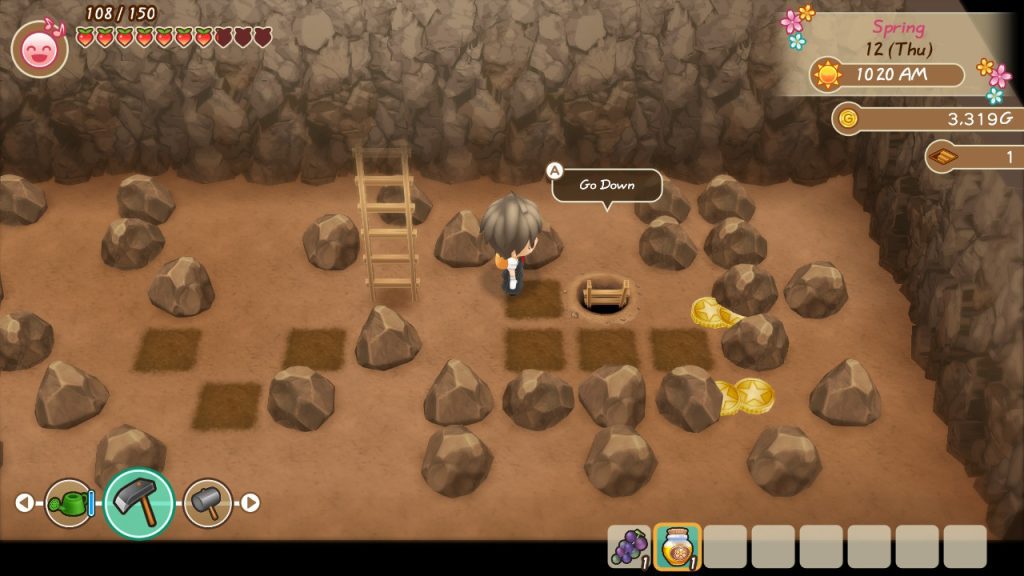Cycle tools with the right arrow
Image resolution: width=1024 pixels, height=576 pixels.
[251, 503]
